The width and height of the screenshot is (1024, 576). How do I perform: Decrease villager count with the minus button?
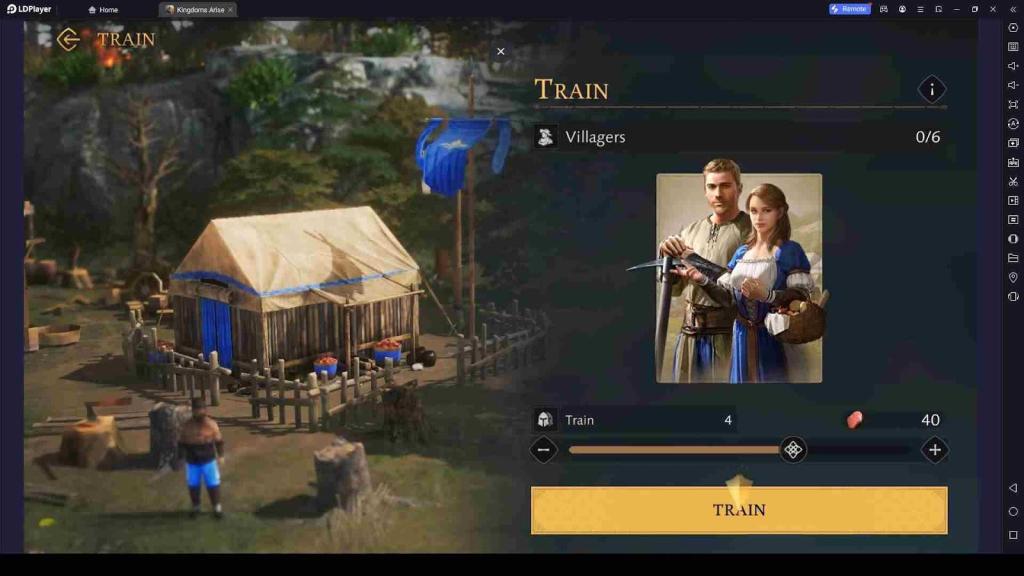544,450
